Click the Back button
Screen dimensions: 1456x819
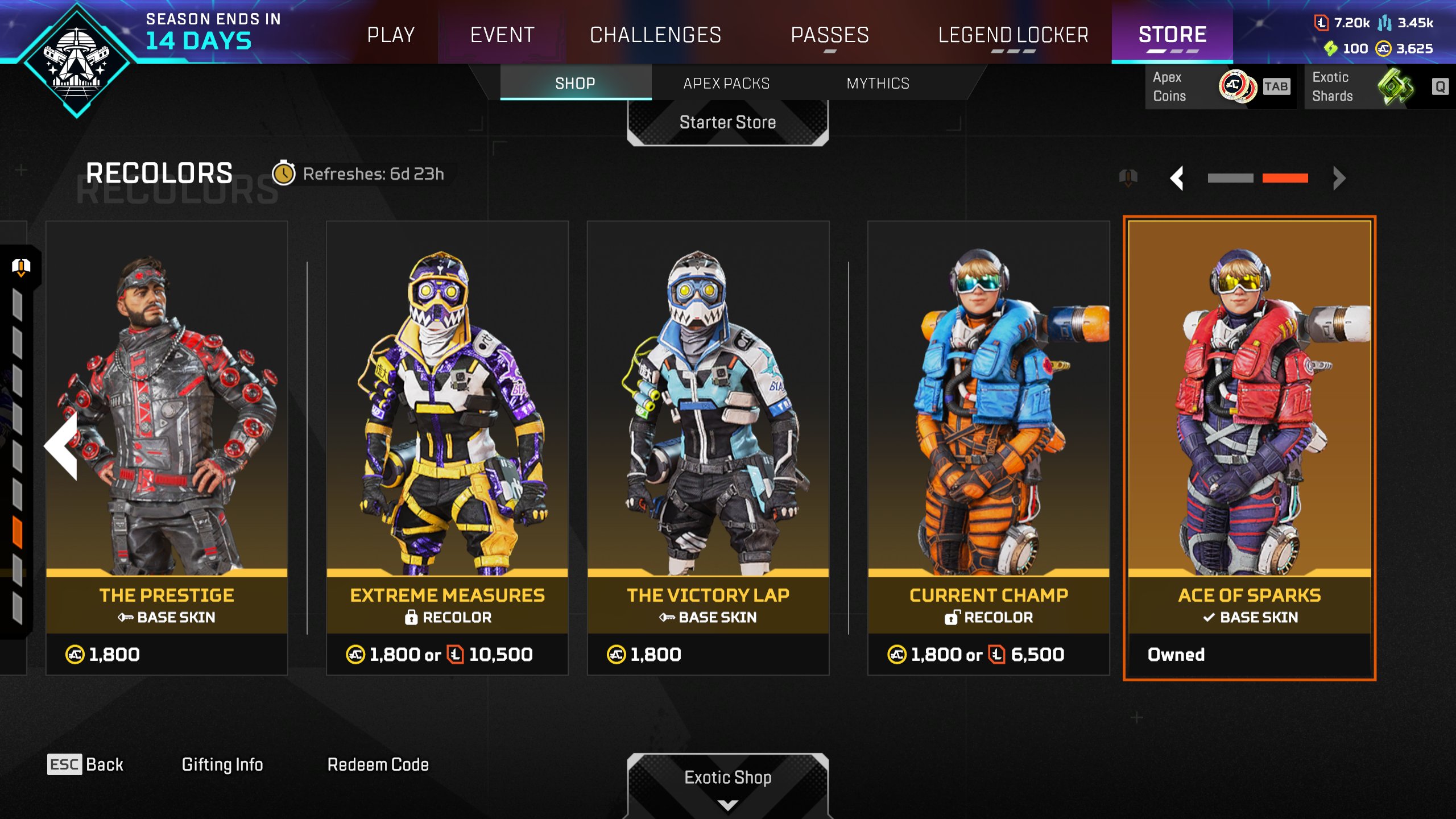tap(85, 764)
